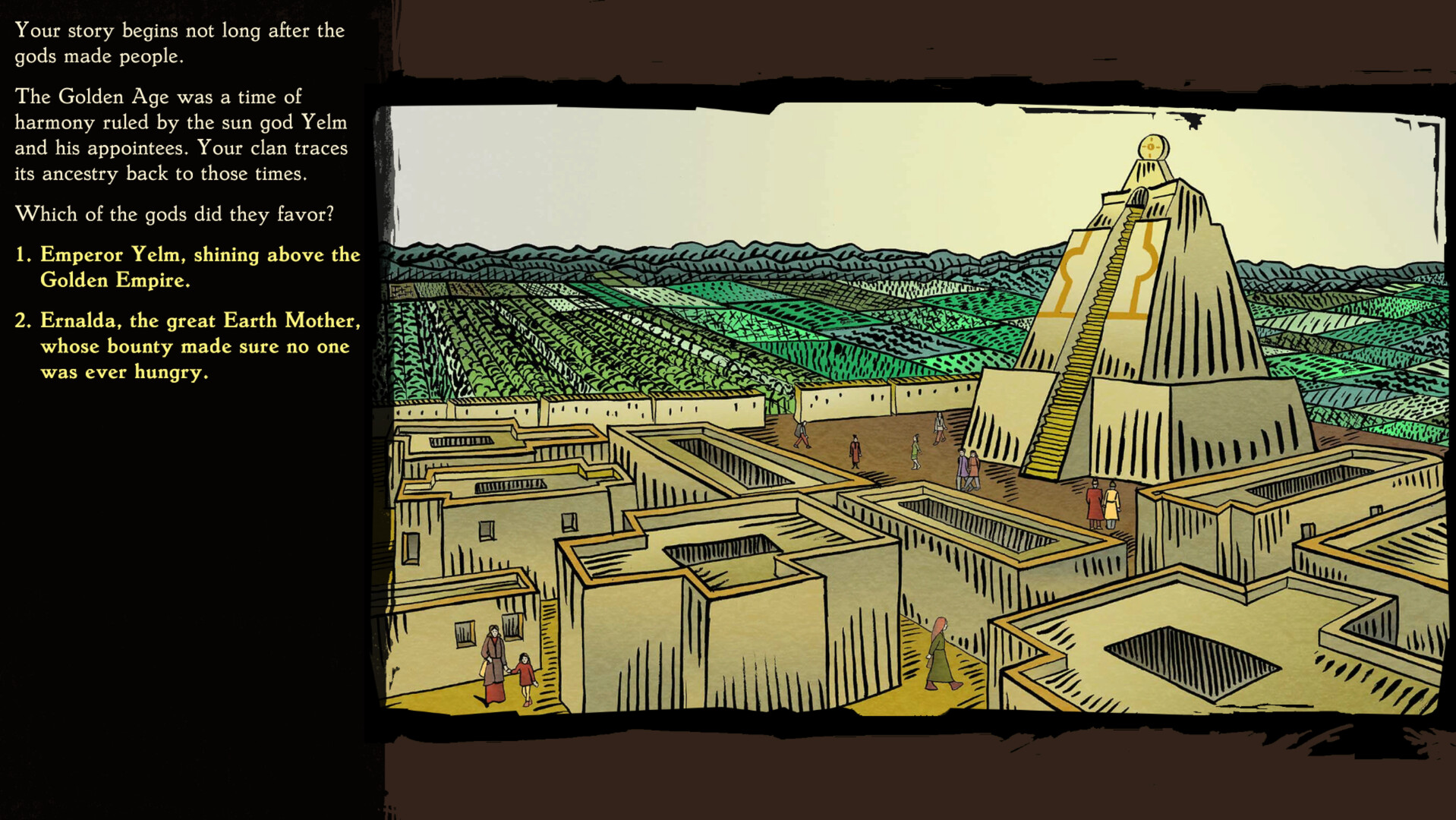Click the yellow text 'Golden Empire'
Image resolution: width=1456 pixels, height=820 pixels.
coord(118,280)
